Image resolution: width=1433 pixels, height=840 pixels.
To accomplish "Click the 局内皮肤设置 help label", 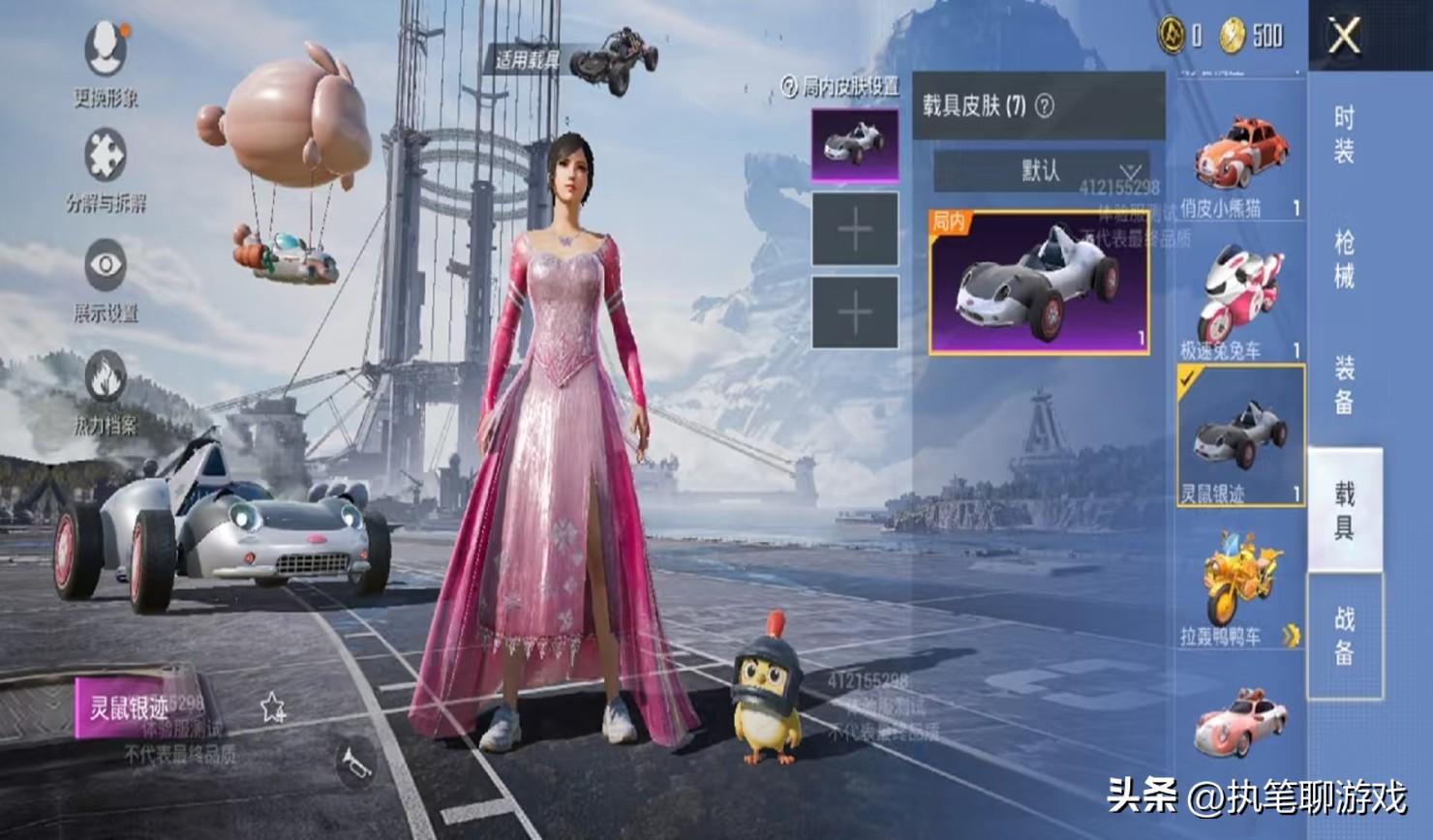I will [840, 87].
